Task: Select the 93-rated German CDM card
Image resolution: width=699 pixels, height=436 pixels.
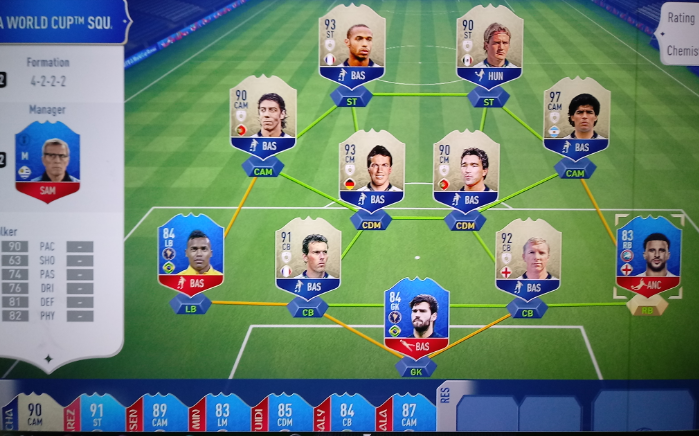Action: [x=371, y=170]
